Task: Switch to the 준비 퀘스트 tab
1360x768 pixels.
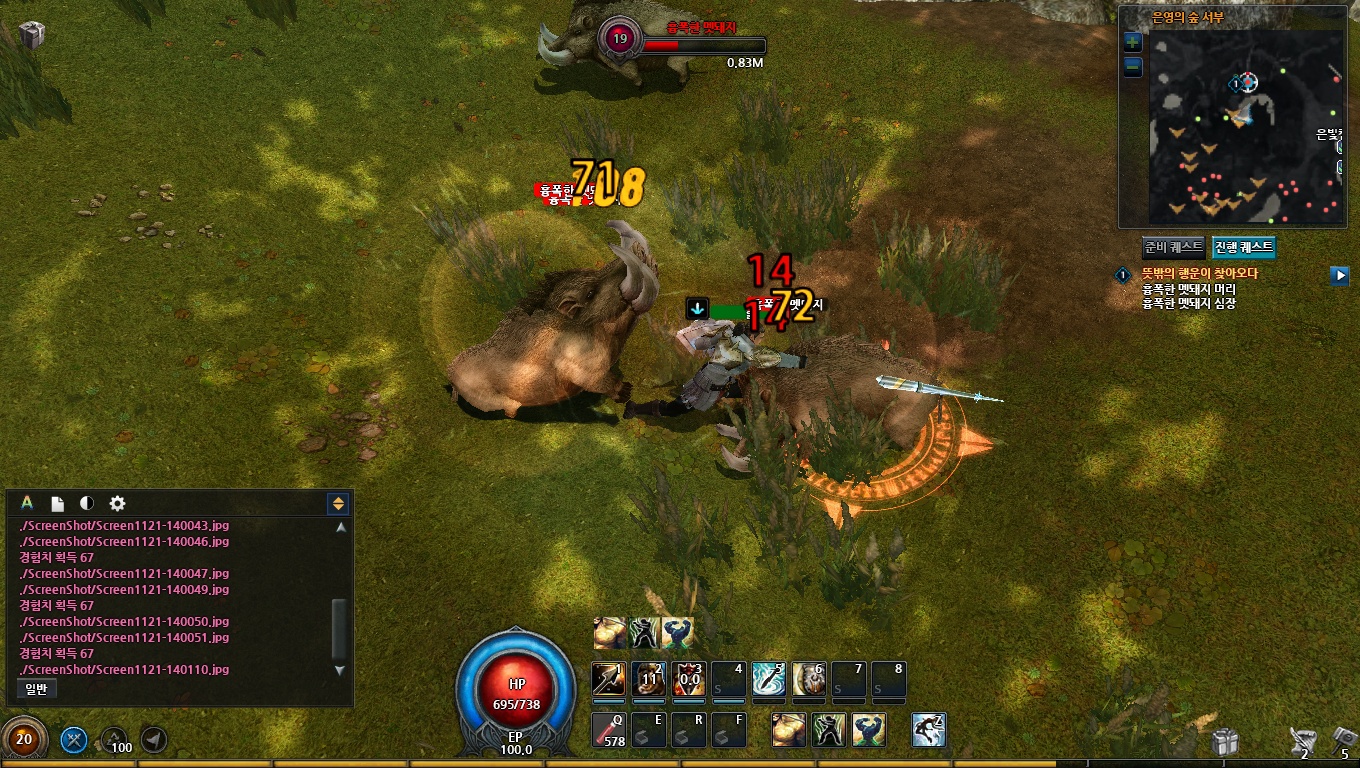Action: pos(1174,247)
